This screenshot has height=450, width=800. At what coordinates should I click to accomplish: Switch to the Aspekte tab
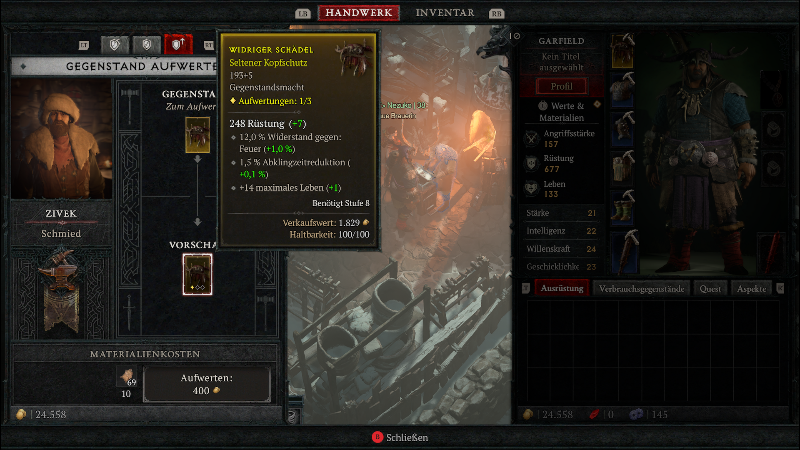752,288
